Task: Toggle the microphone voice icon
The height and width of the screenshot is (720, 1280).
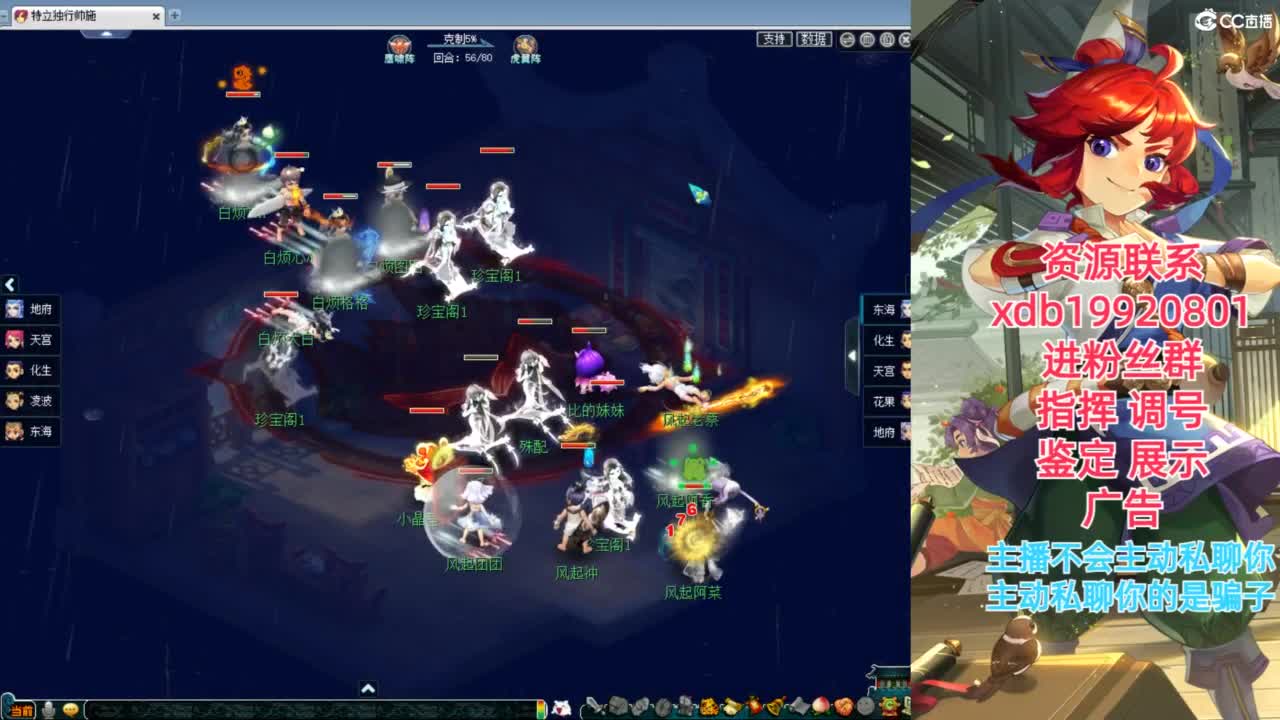Action: click(x=48, y=709)
